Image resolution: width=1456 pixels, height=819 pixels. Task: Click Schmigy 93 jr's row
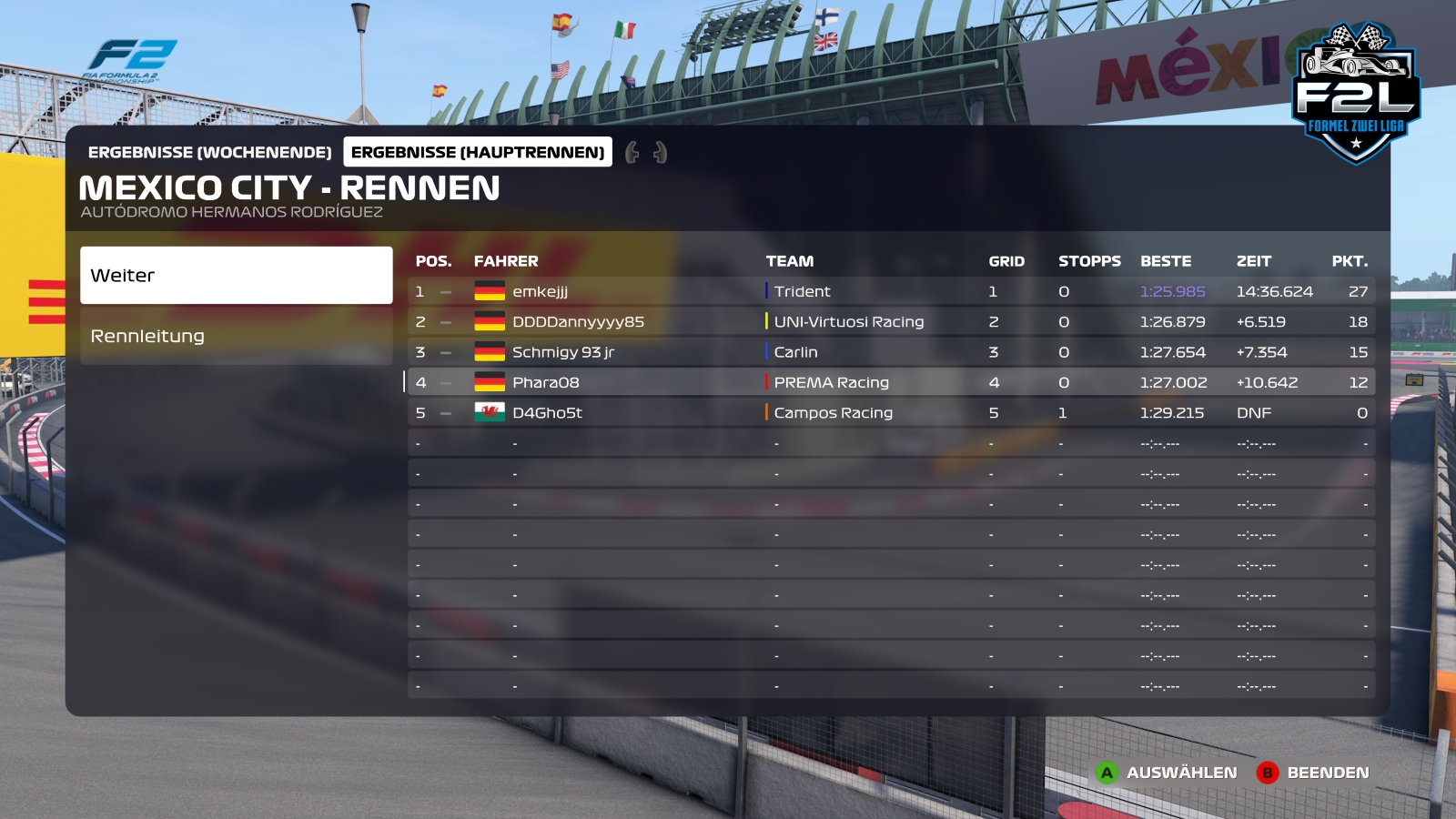tap(890, 352)
